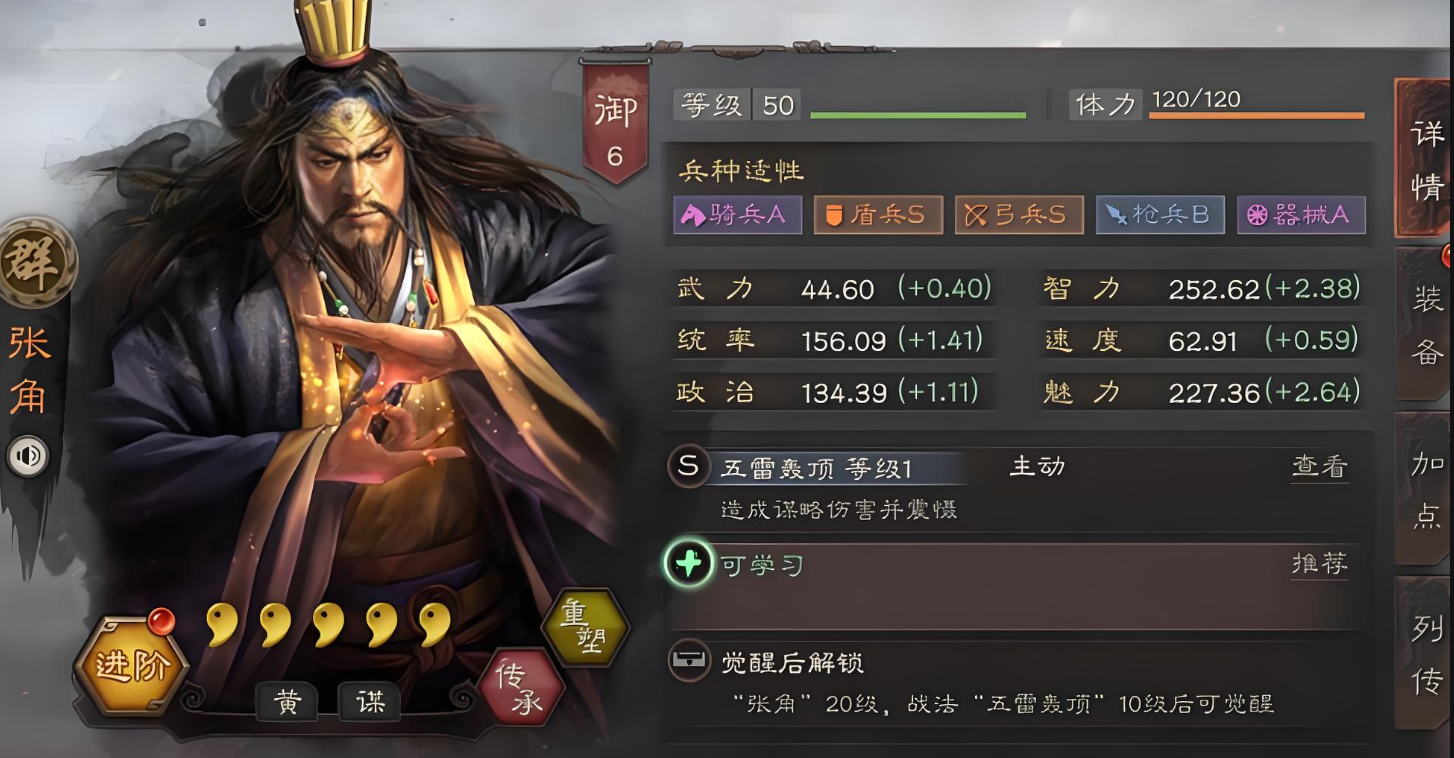Select the 骑兵A cavalry aptitude icon
The height and width of the screenshot is (758, 1454).
tap(737, 214)
